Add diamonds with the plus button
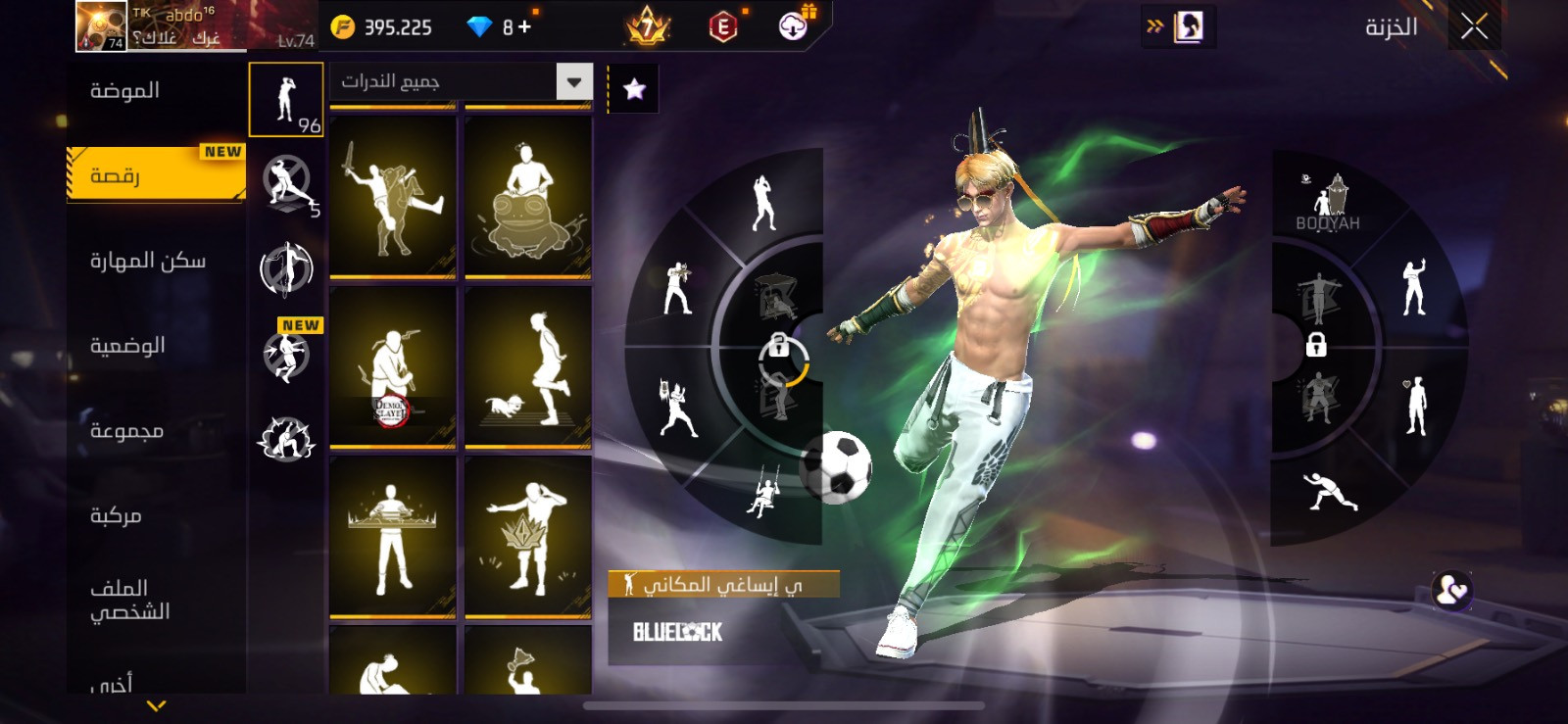1568x724 pixels. point(525,27)
